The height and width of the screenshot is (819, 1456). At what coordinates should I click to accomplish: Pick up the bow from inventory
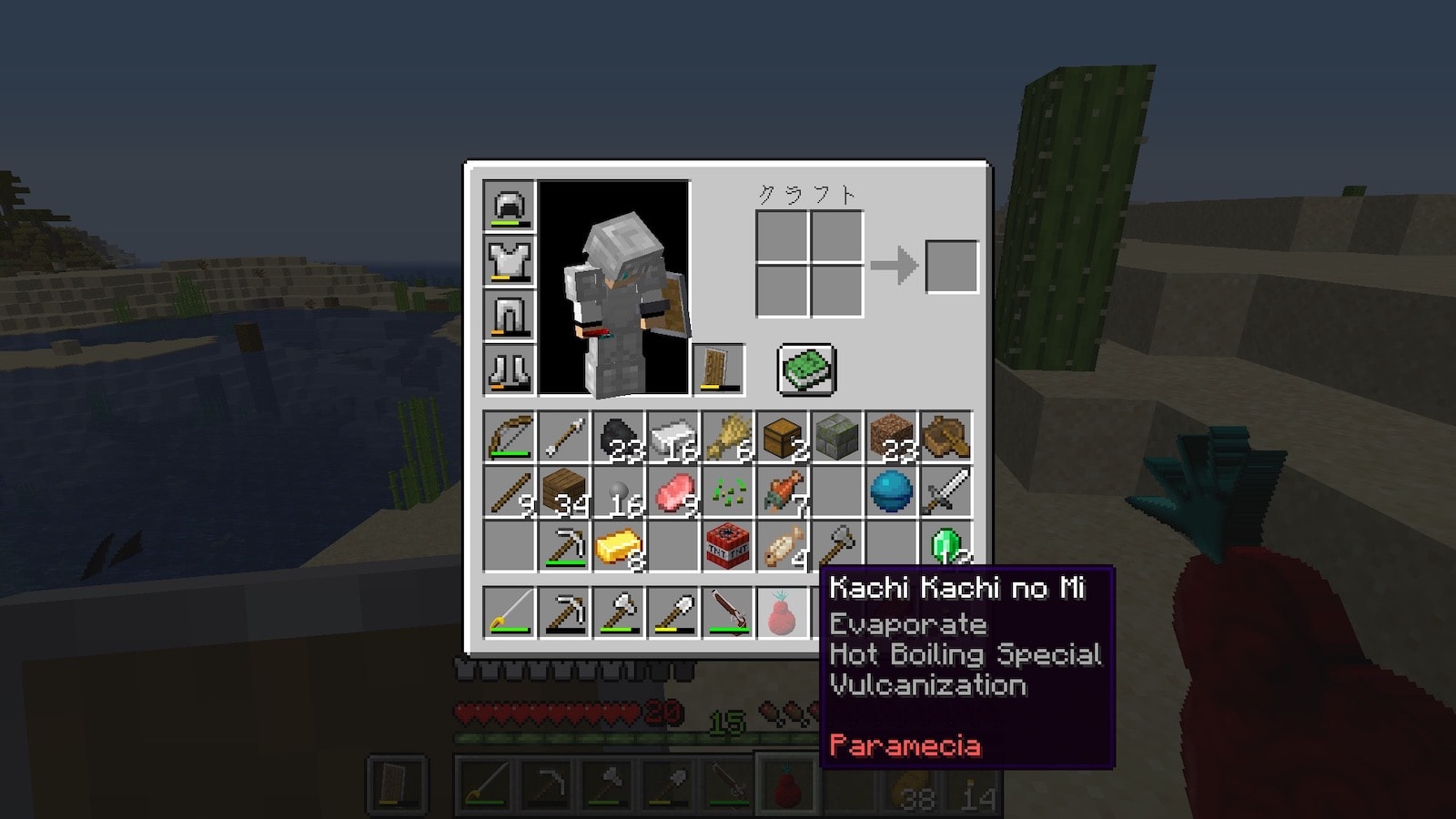click(x=510, y=438)
